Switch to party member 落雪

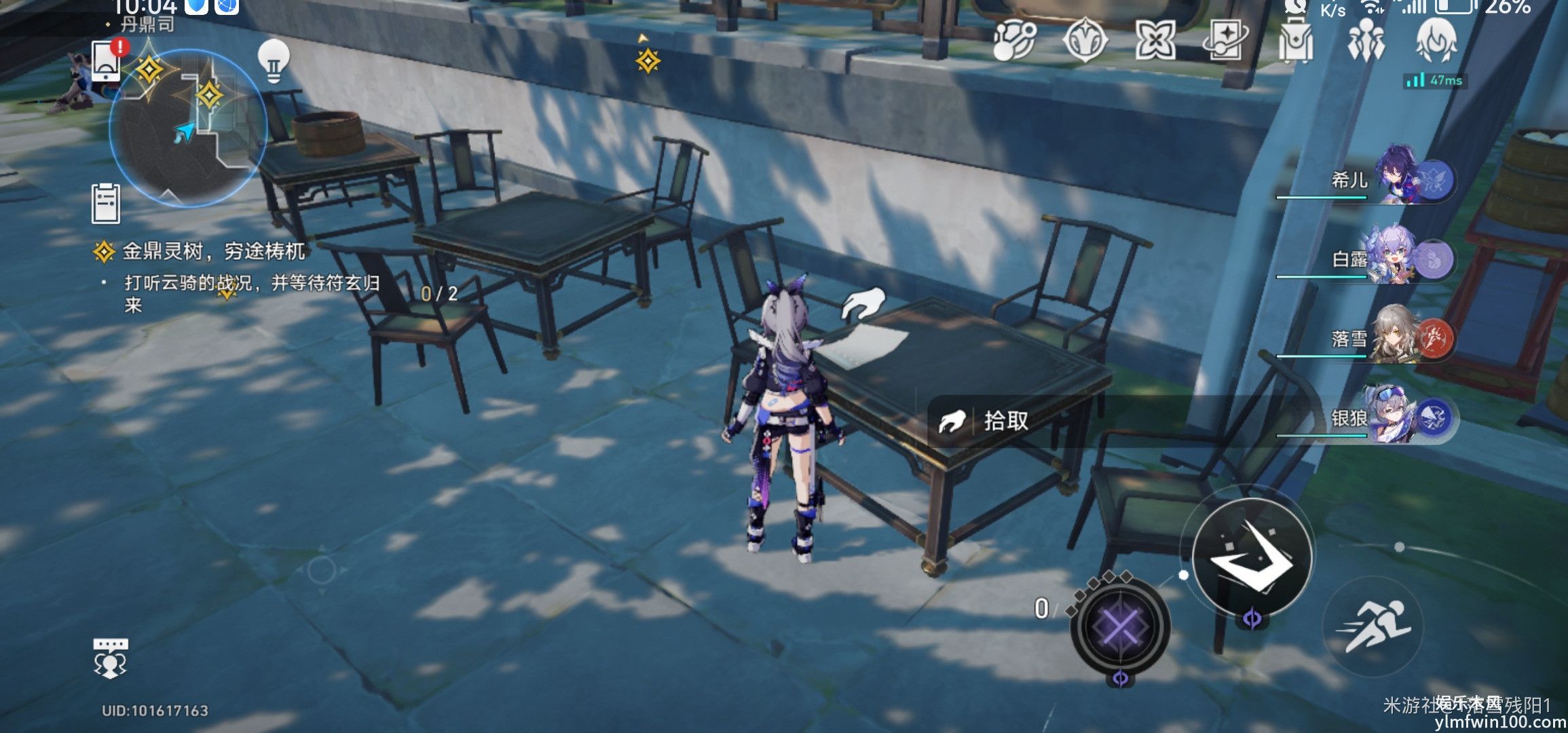[1398, 337]
